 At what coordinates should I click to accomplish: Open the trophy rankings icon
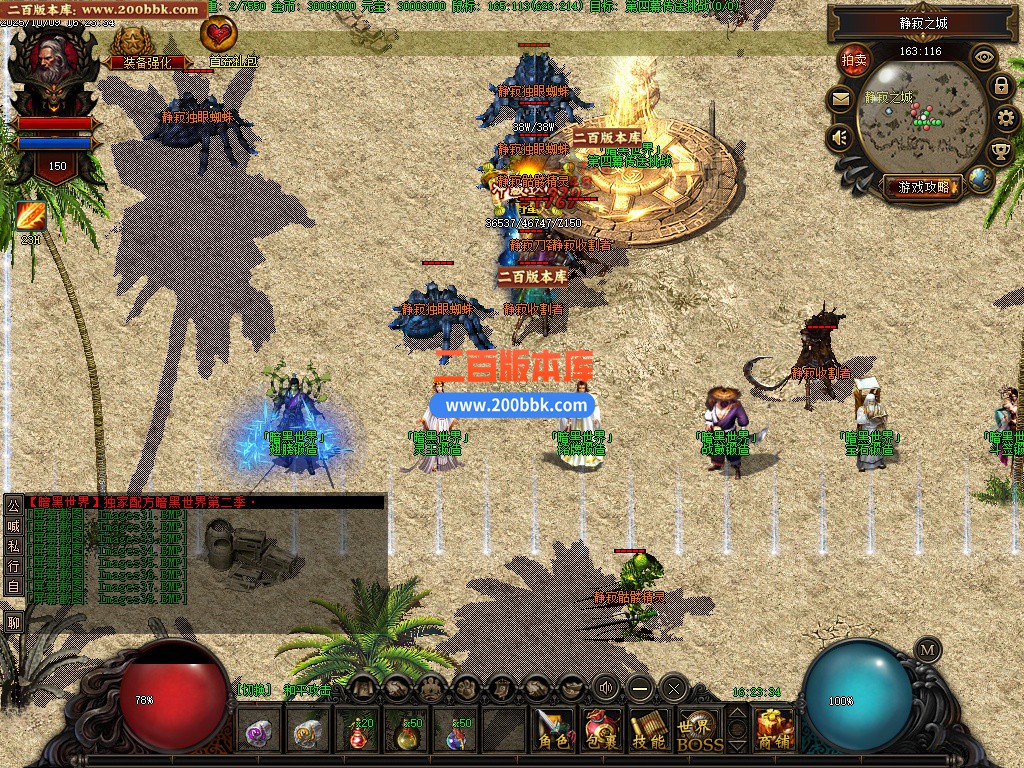click(x=1000, y=152)
